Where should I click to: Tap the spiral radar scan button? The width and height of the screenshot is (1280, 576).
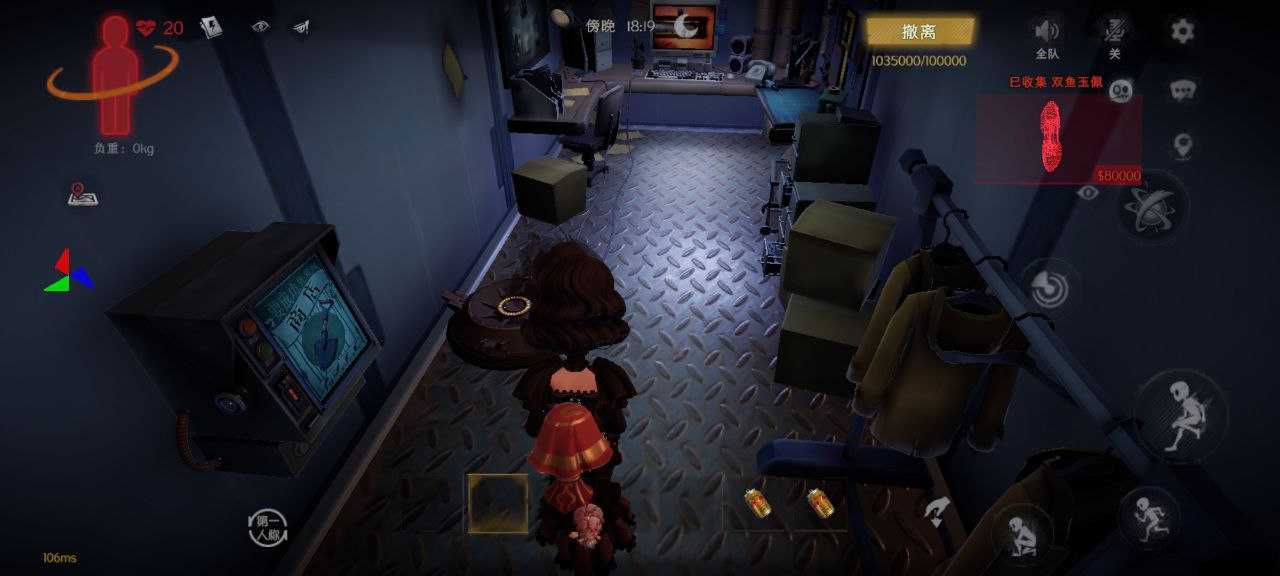pos(1050,288)
